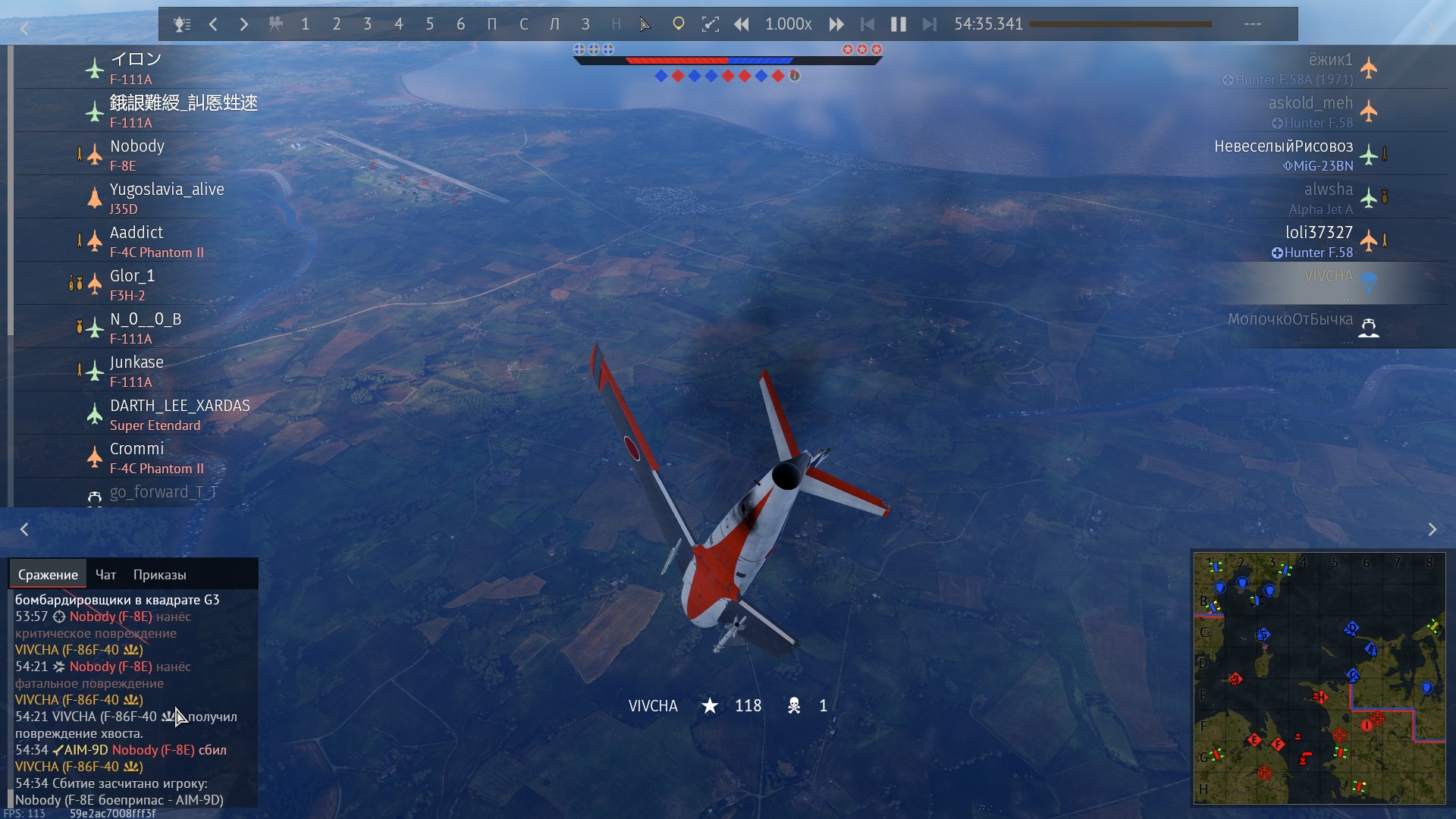Select player НевеселыйРисовоз in the MiG-23BN
This screenshot has width=1456, height=819.
pyautogui.click(x=1283, y=155)
